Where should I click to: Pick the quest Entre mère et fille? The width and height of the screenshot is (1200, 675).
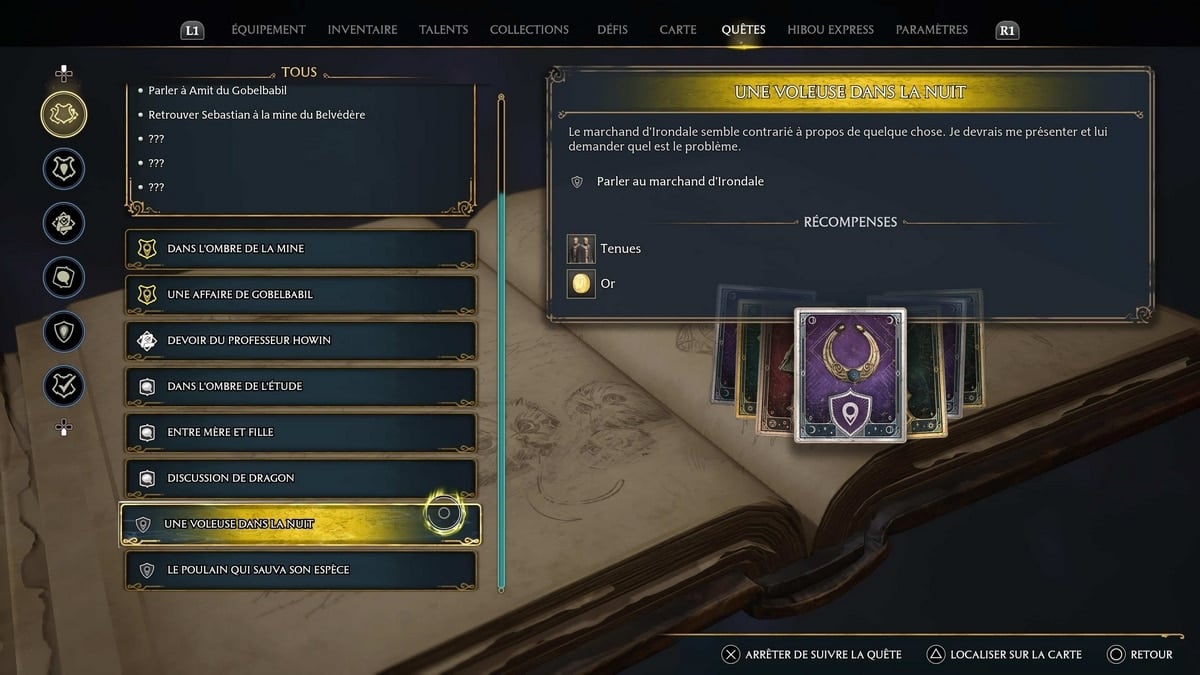(x=300, y=433)
